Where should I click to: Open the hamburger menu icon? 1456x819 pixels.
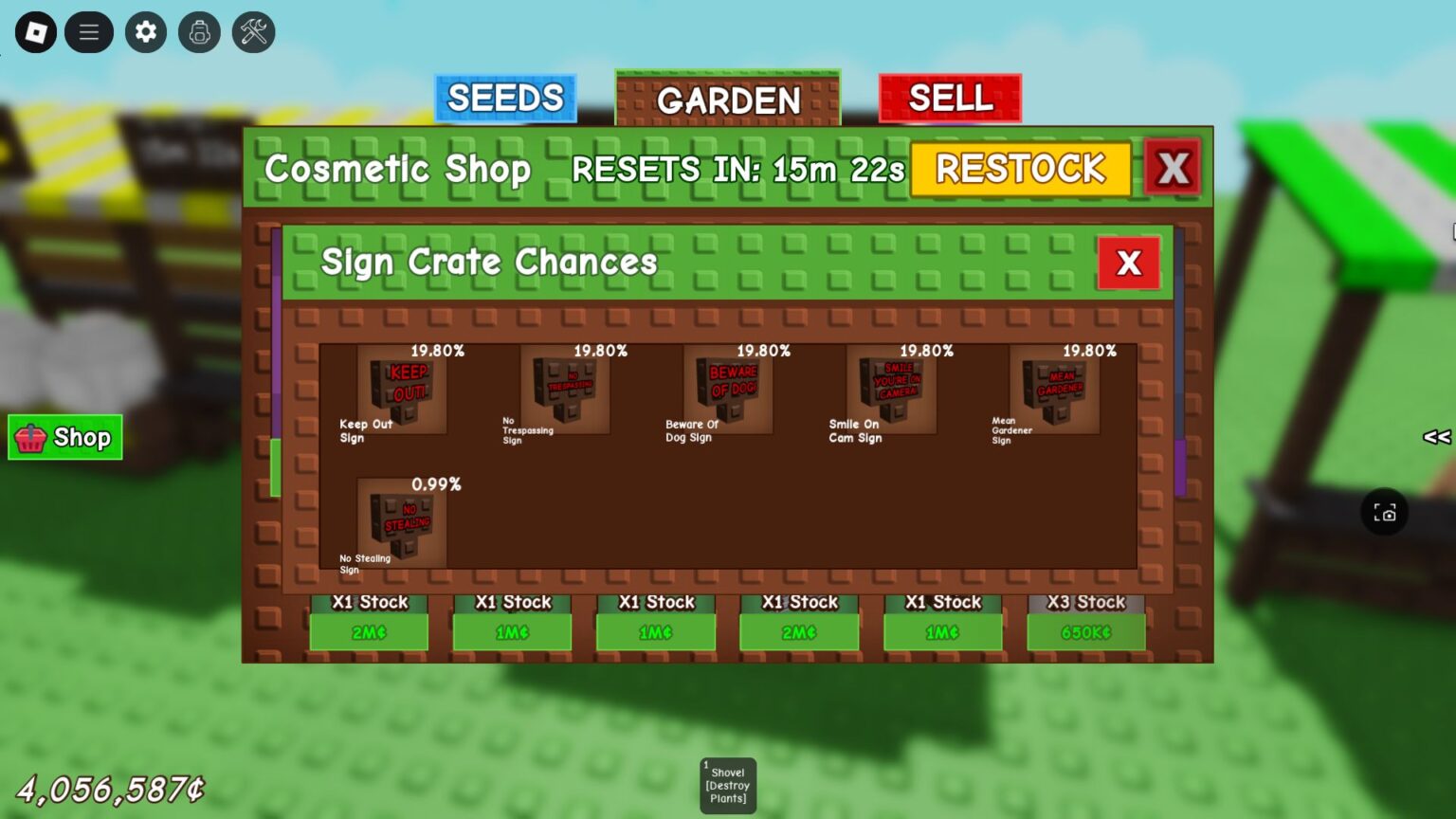[89, 31]
